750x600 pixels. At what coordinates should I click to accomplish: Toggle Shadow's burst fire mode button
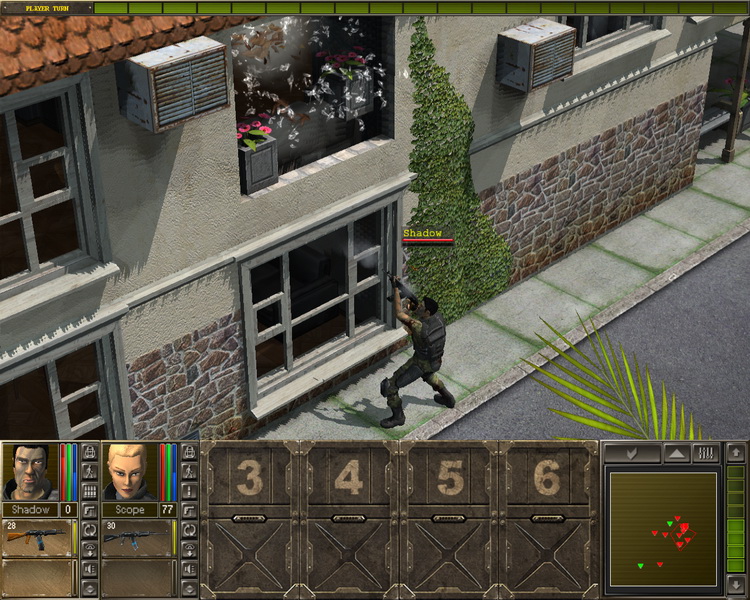click(89, 491)
